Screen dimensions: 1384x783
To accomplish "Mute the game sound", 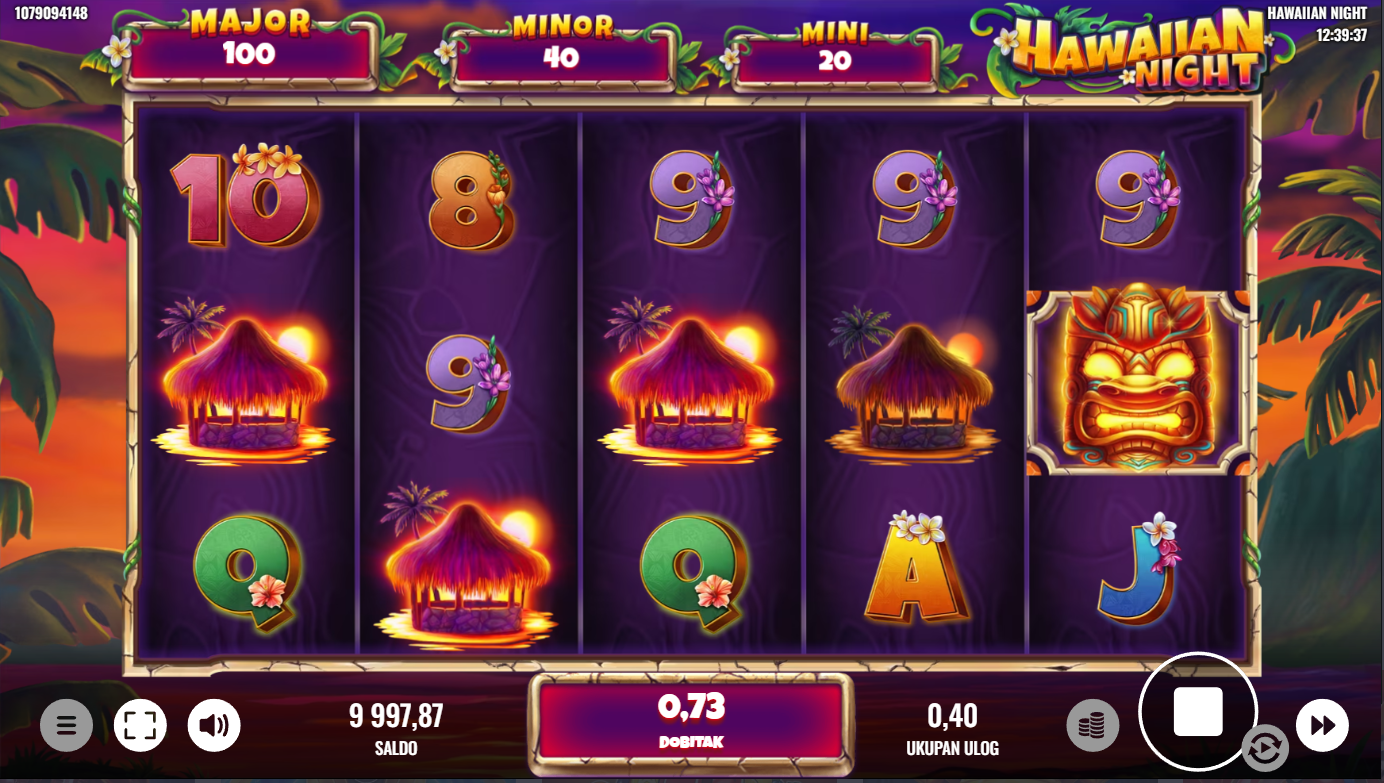I will point(214,725).
